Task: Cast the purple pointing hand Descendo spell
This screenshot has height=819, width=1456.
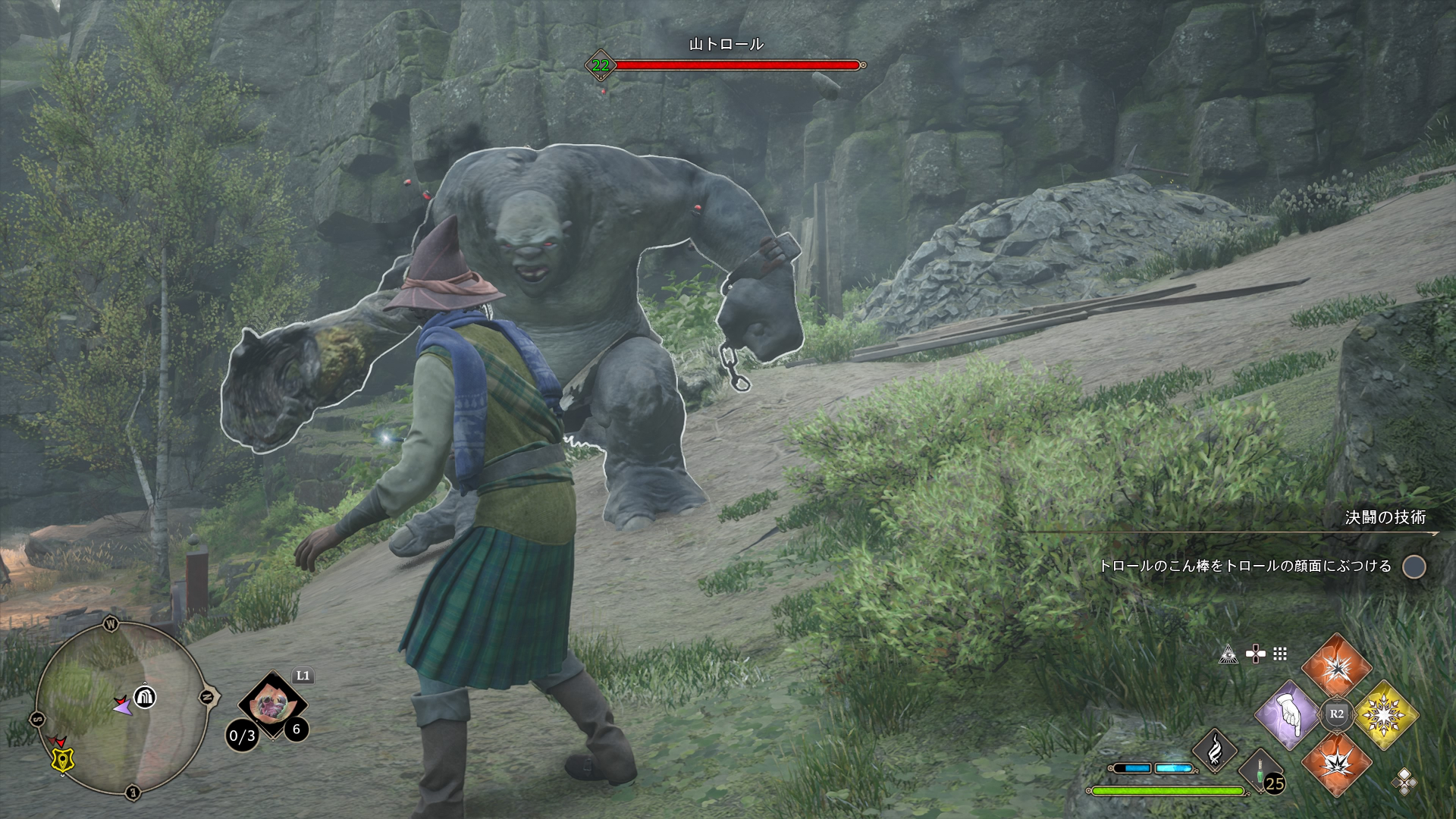Action: click(1288, 715)
